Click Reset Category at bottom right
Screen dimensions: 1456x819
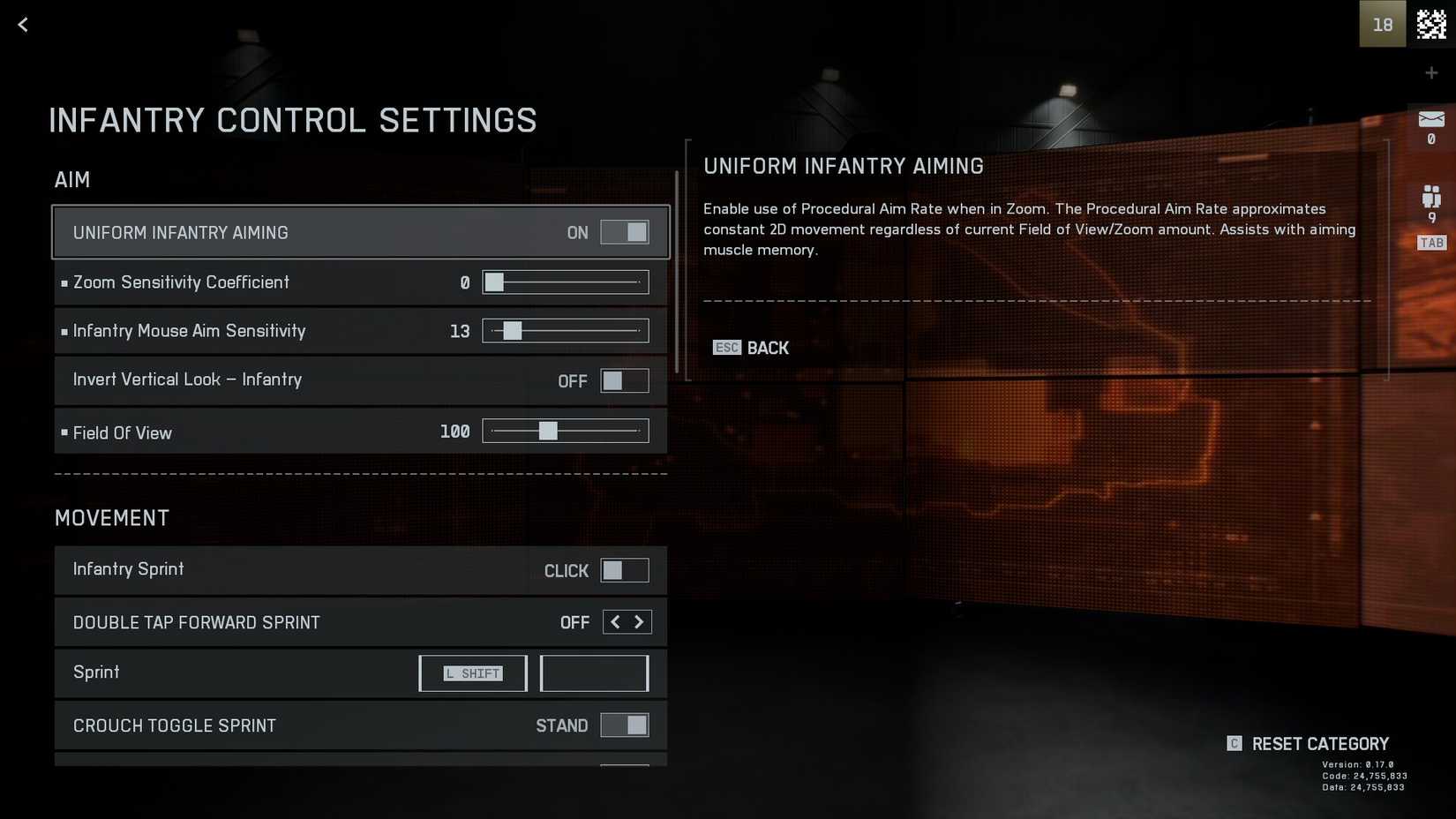point(1320,743)
